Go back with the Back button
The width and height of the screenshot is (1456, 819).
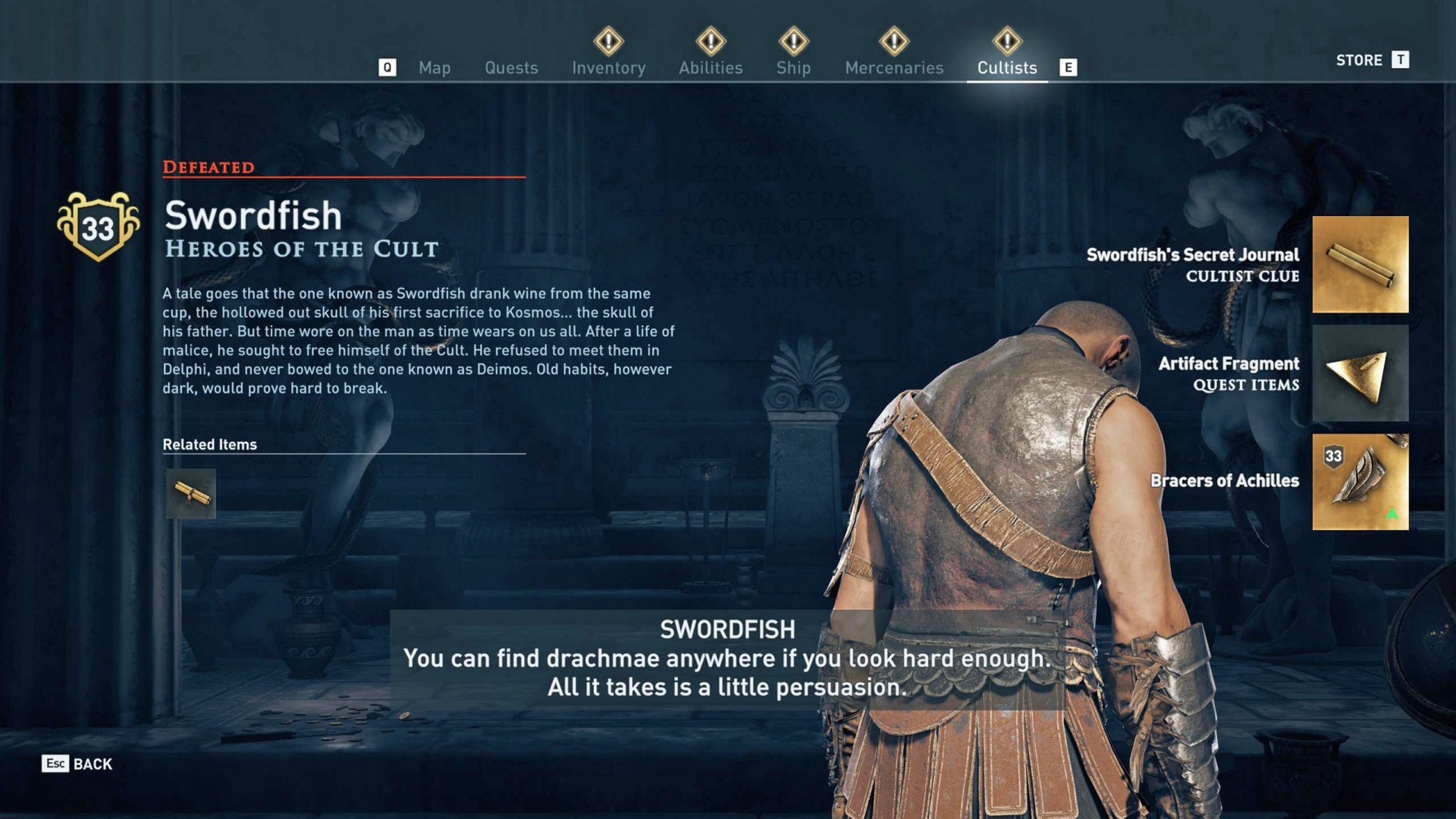78,764
